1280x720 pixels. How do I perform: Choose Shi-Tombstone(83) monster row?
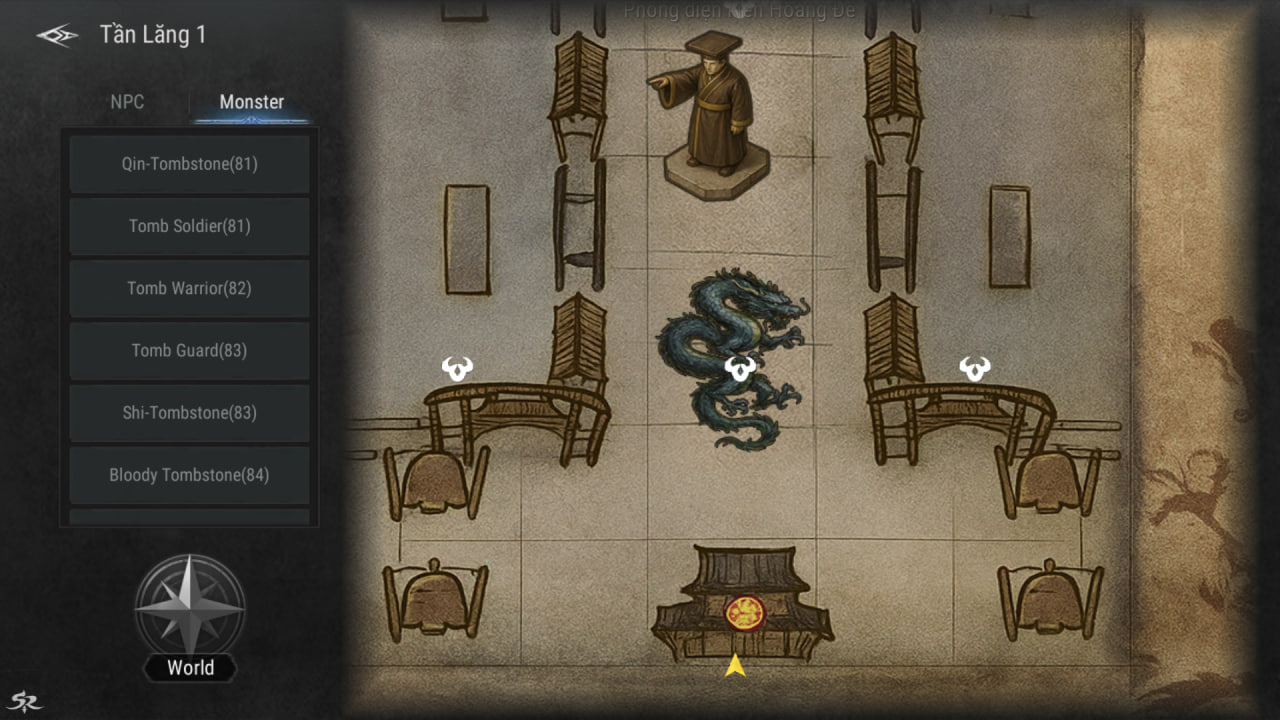(189, 412)
